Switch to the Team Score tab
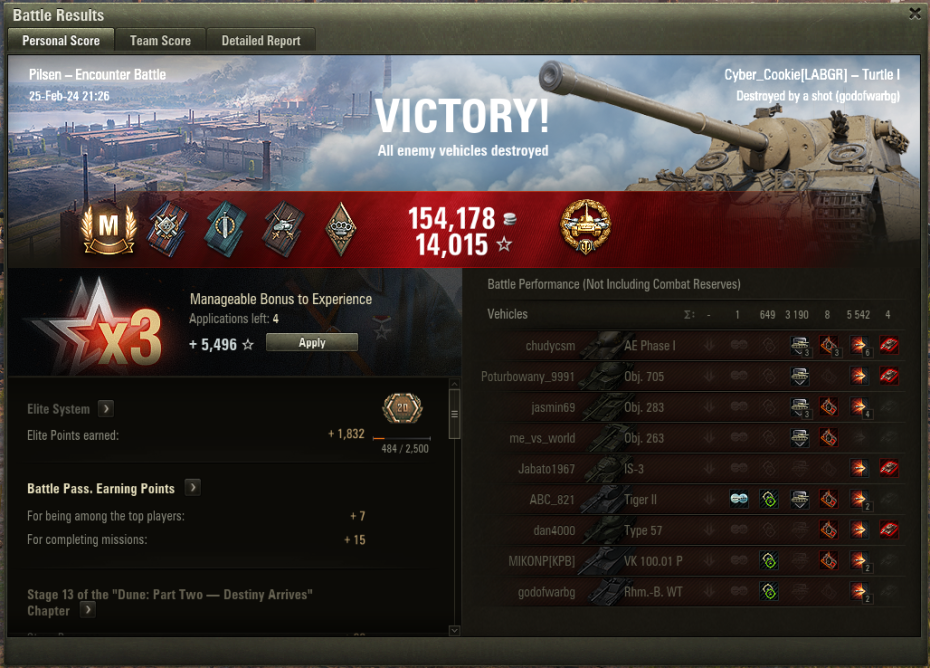 160,41
